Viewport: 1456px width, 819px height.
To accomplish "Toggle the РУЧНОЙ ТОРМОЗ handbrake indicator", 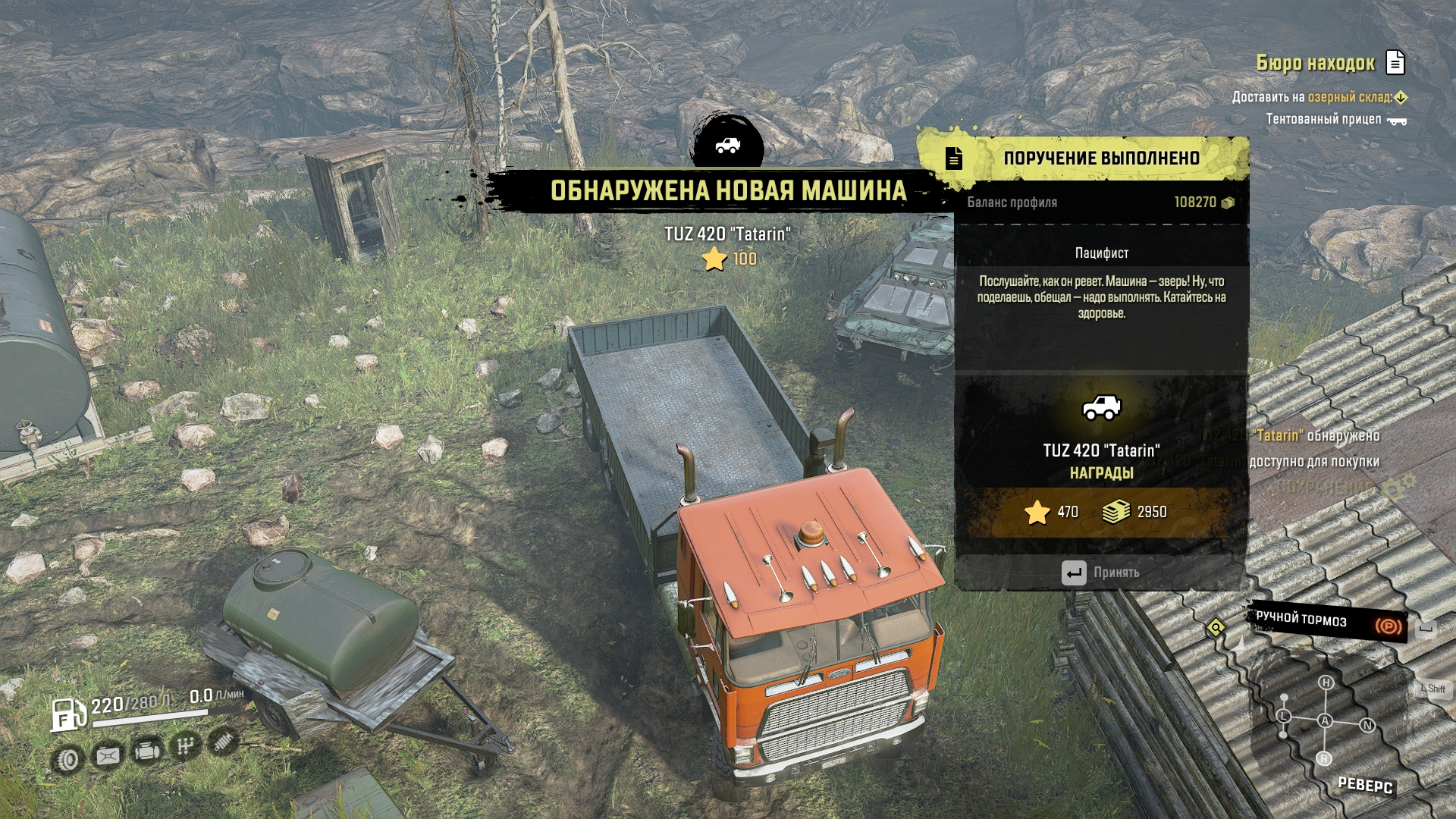I will (1327, 622).
